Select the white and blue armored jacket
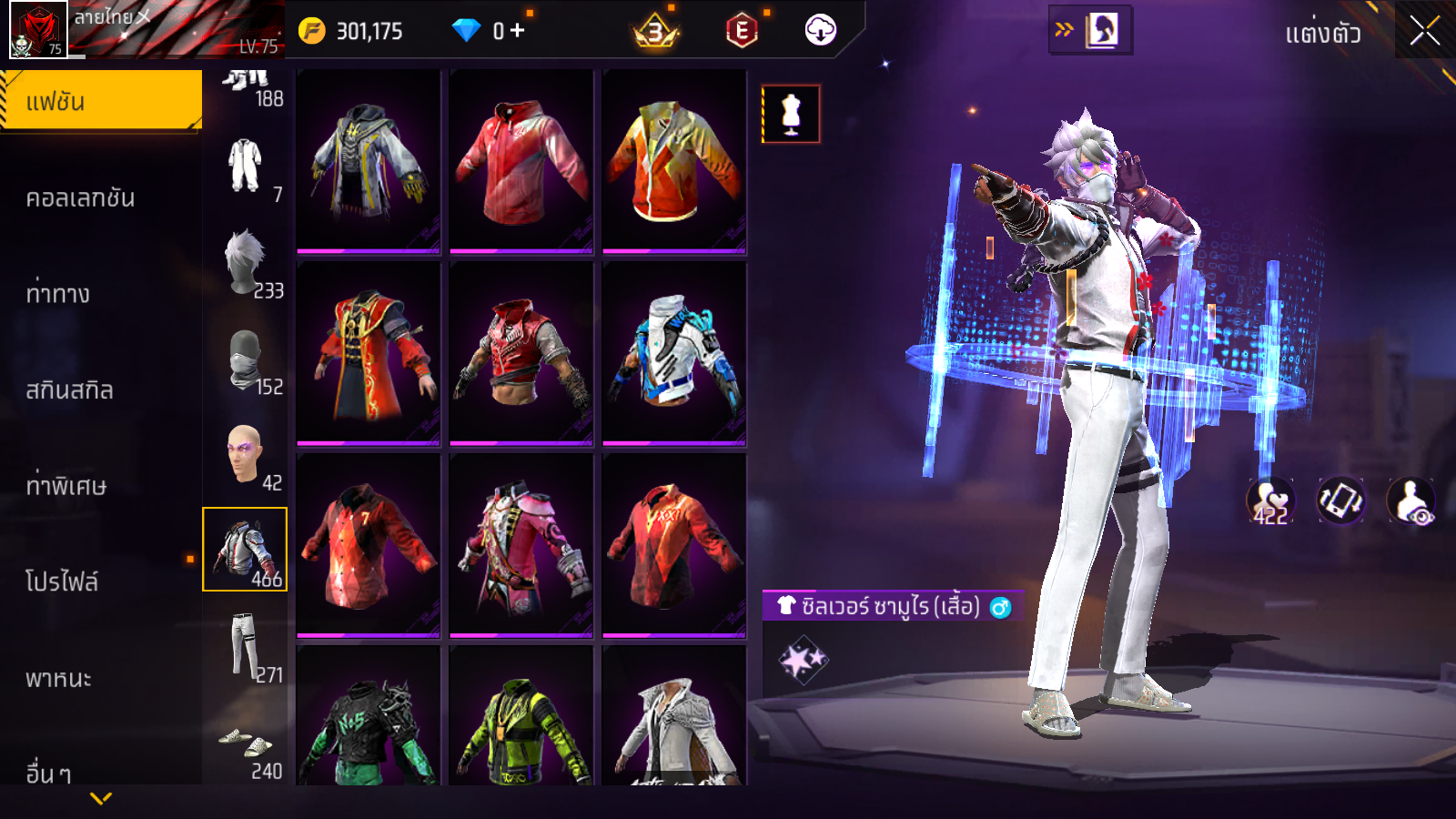 (x=674, y=354)
